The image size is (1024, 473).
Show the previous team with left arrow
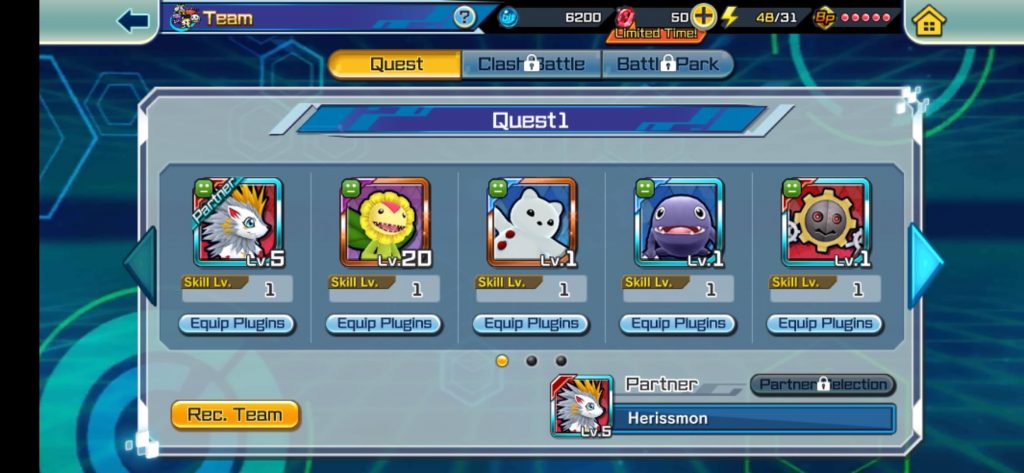pos(139,264)
